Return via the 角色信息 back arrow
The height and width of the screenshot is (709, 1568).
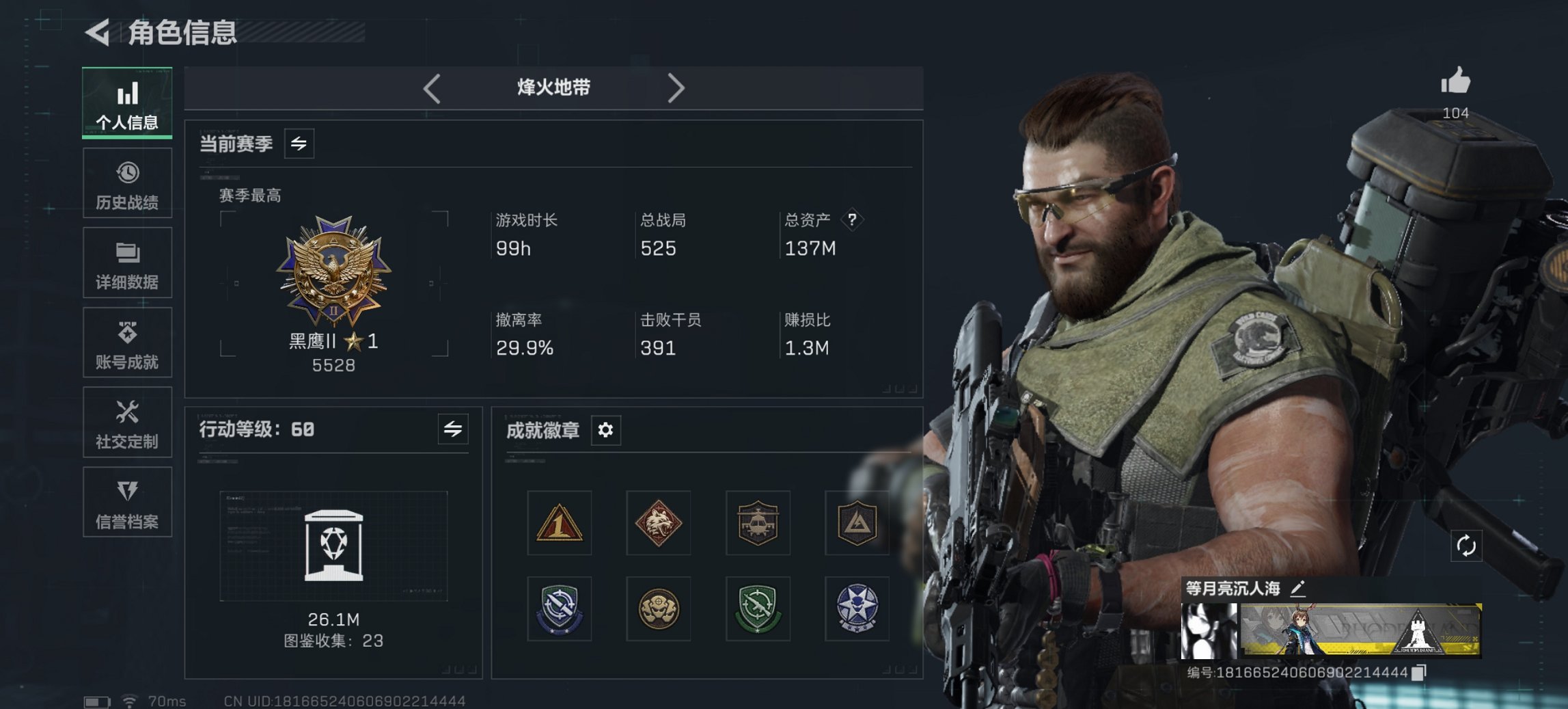pos(96,30)
